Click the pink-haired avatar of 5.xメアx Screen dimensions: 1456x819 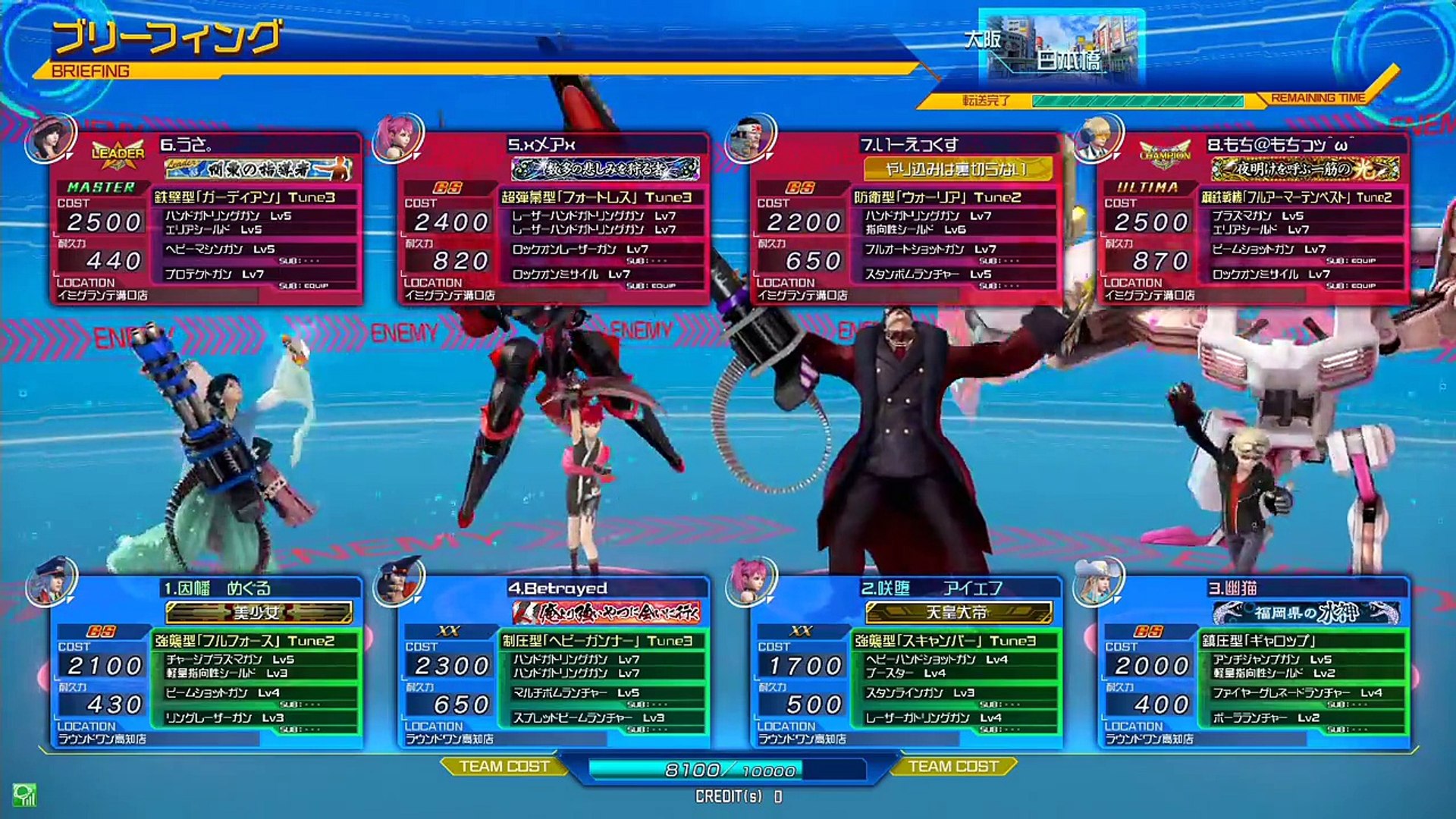click(397, 138)
